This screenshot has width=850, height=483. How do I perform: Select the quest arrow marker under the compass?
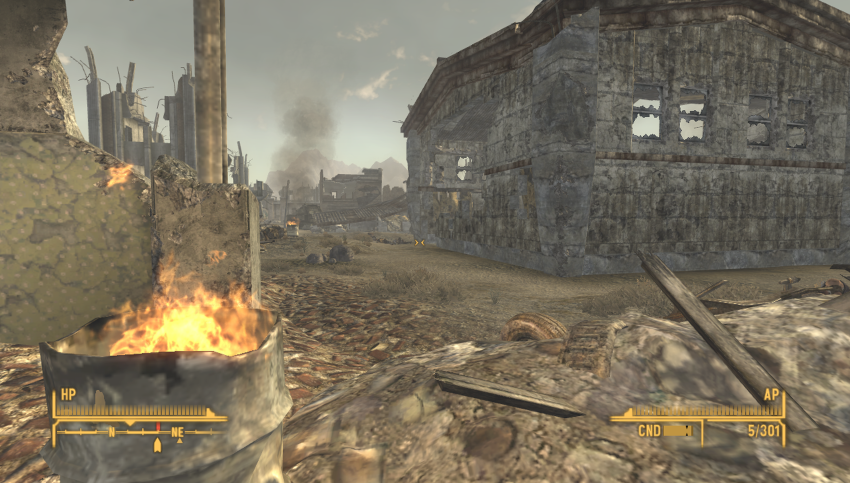pos(156,446)
